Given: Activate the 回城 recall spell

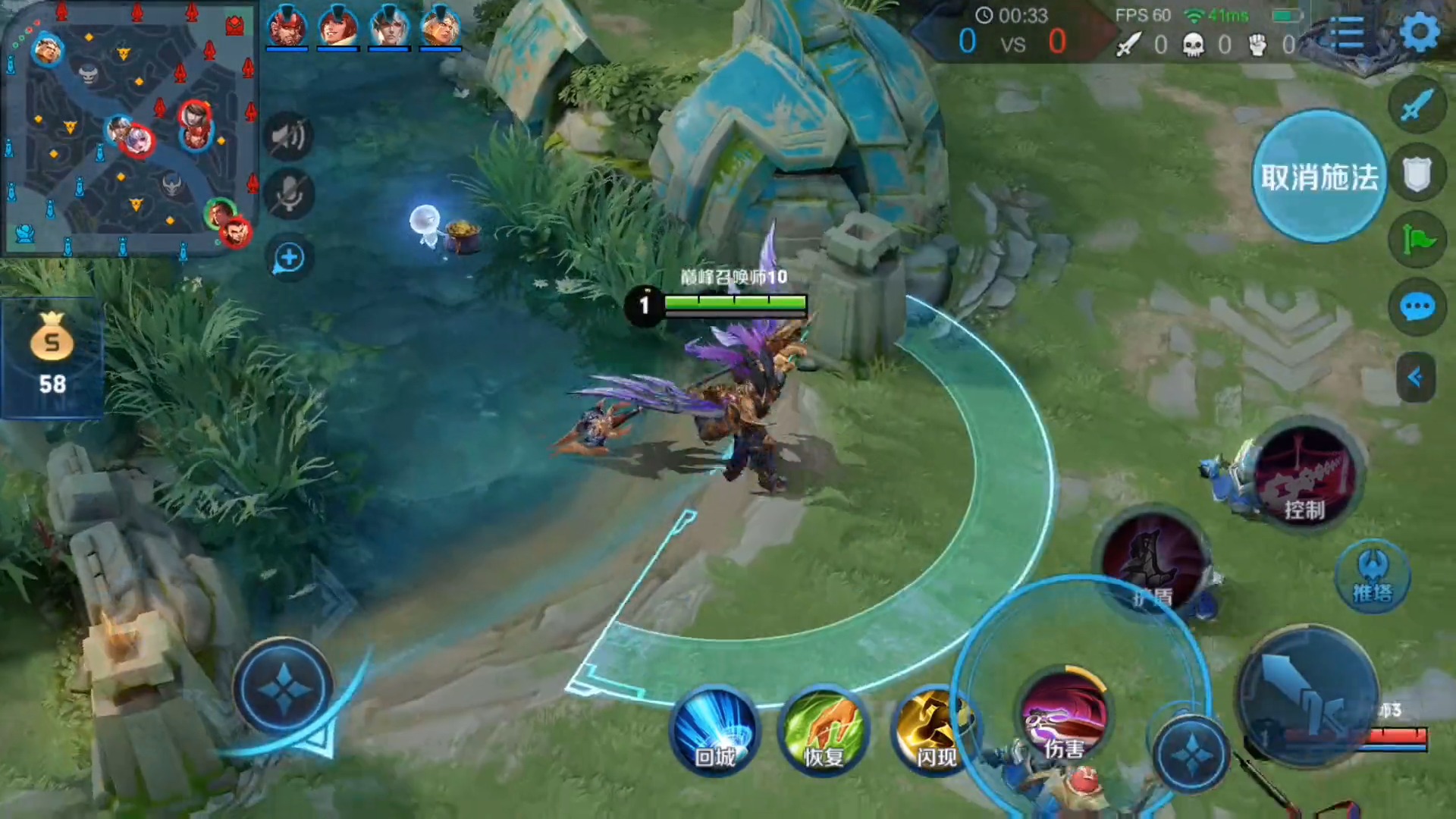Looking at the screenshot, I should point(714,730).
